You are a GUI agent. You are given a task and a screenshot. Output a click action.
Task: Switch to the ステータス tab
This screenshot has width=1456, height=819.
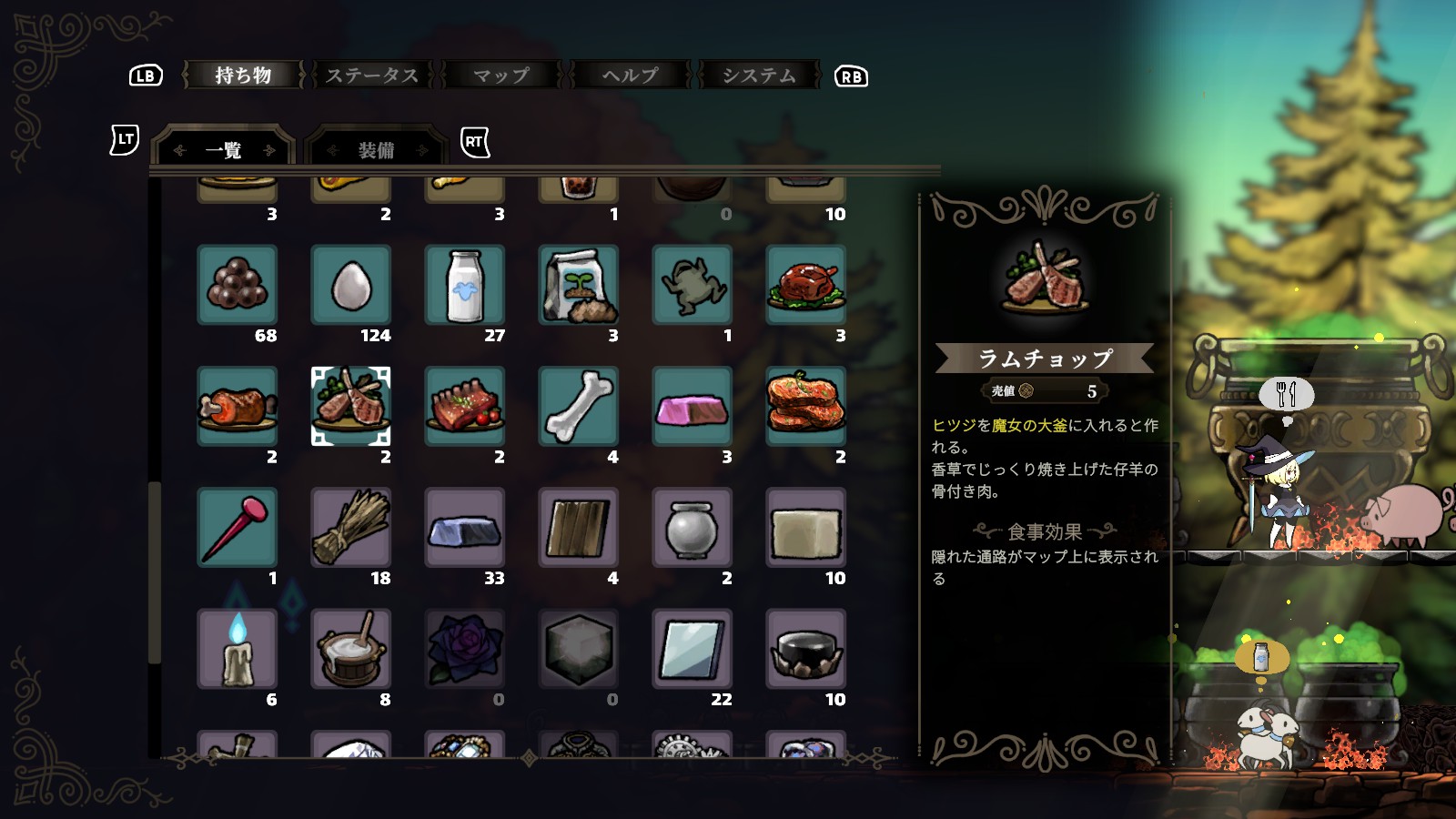coord(371,76)
